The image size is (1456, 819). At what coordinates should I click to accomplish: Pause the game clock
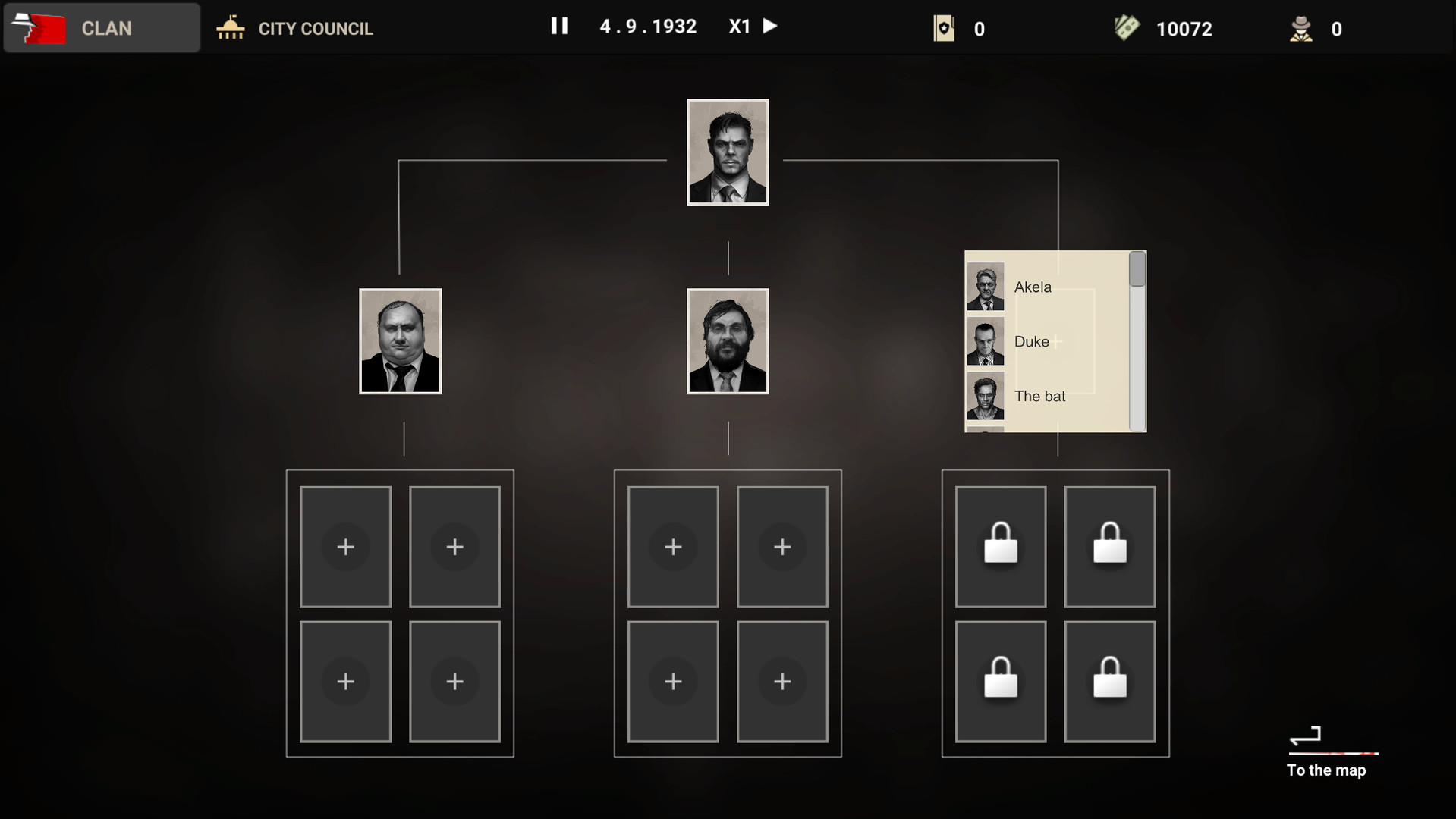[x=559, y=26]
